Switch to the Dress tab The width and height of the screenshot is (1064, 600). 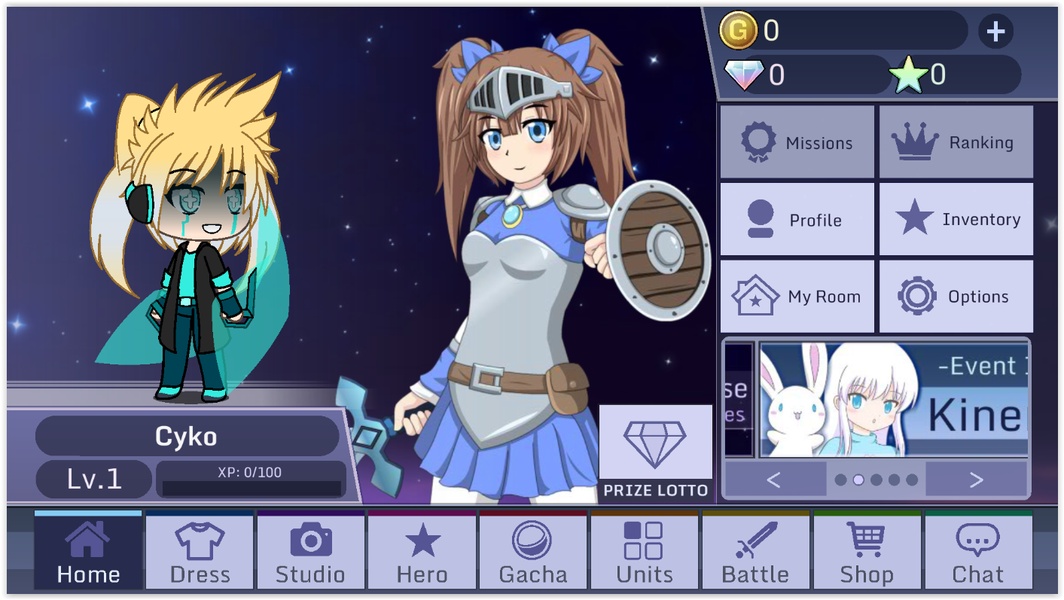(x=200, y=552)
